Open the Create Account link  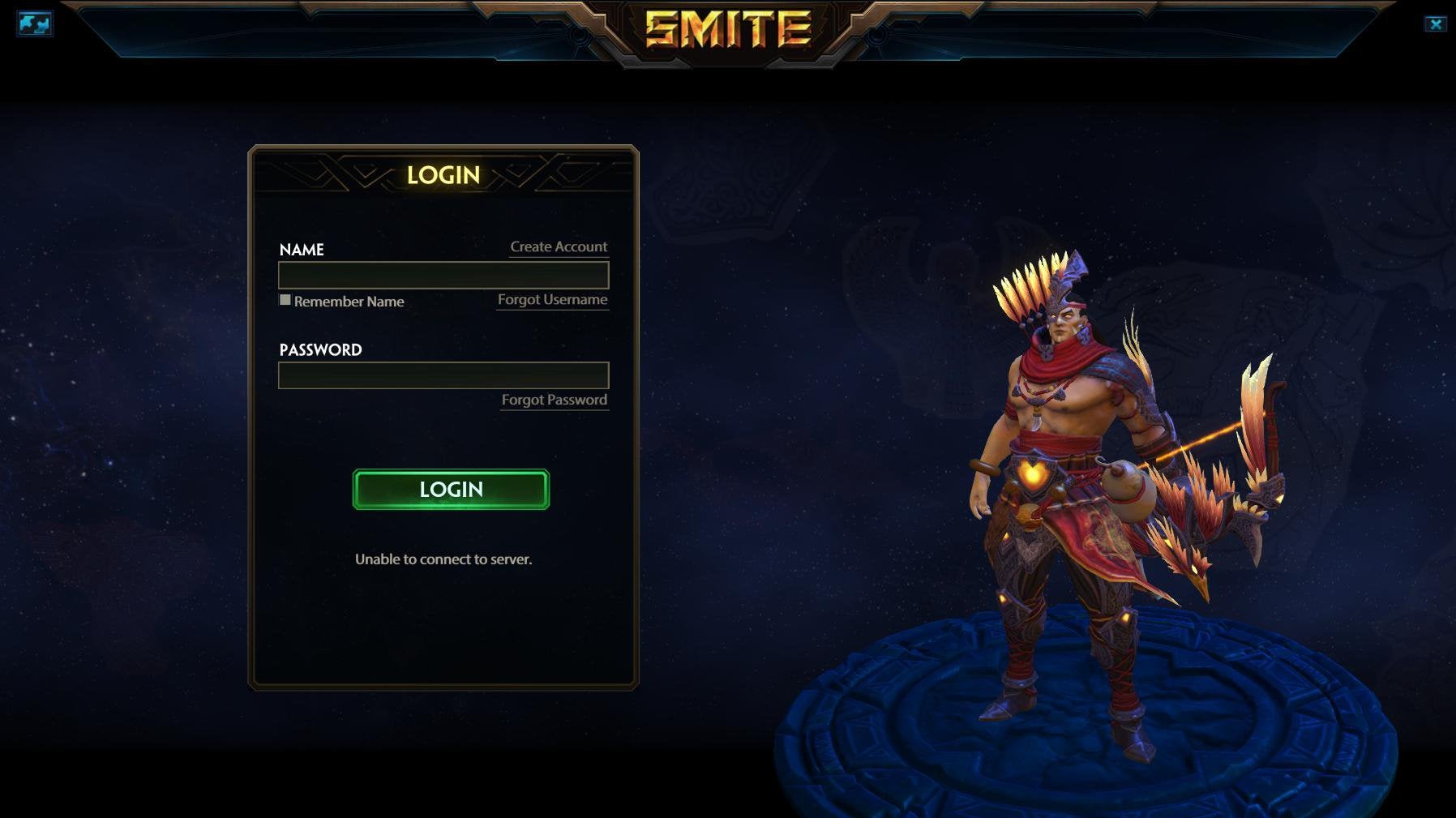coord(559,246)
